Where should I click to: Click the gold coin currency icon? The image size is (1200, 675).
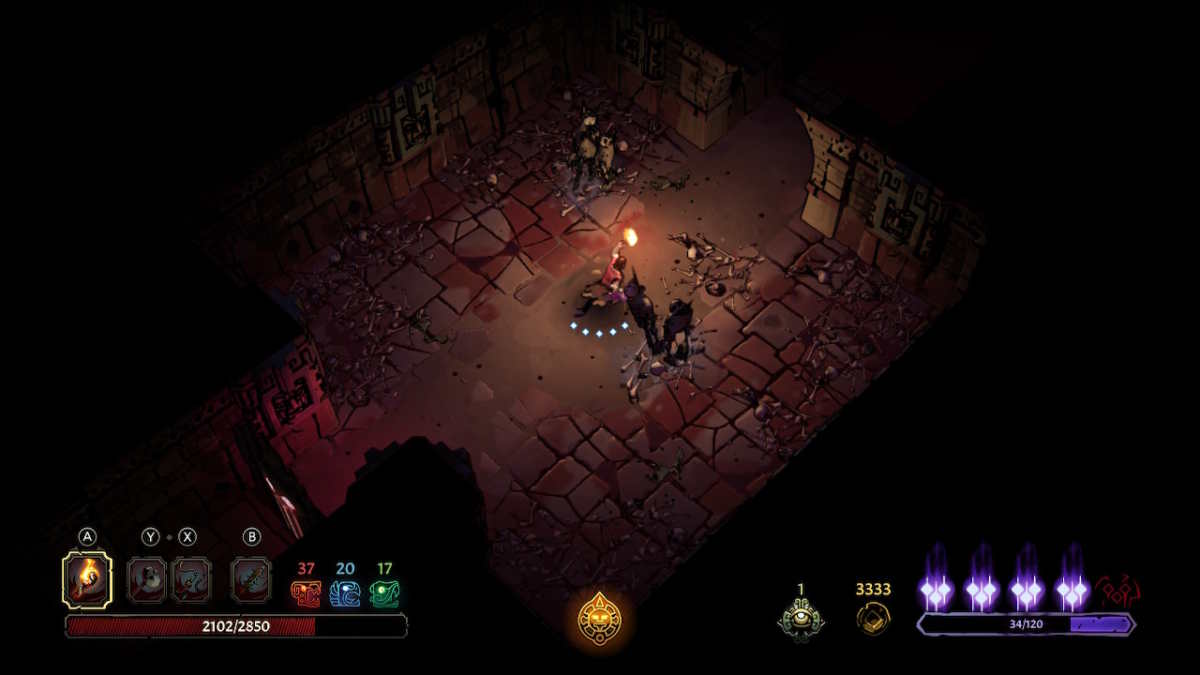[873, 619]
